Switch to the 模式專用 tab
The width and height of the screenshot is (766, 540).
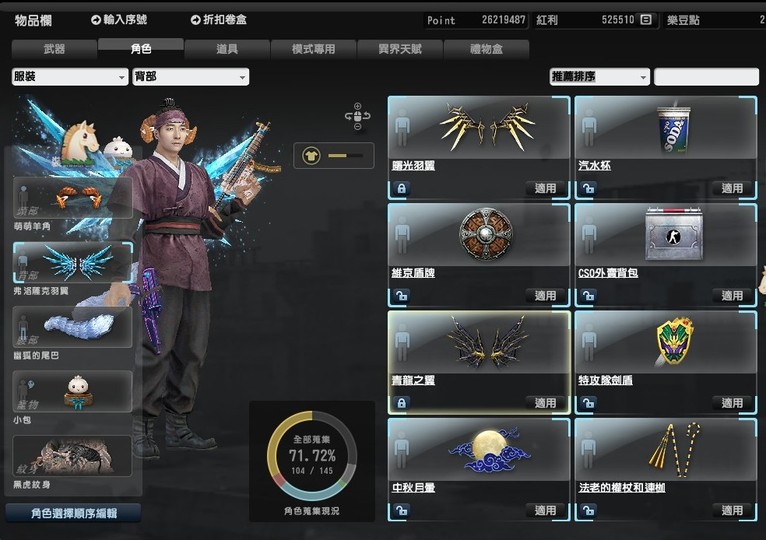pyautogui.click(x=313, y=48)
